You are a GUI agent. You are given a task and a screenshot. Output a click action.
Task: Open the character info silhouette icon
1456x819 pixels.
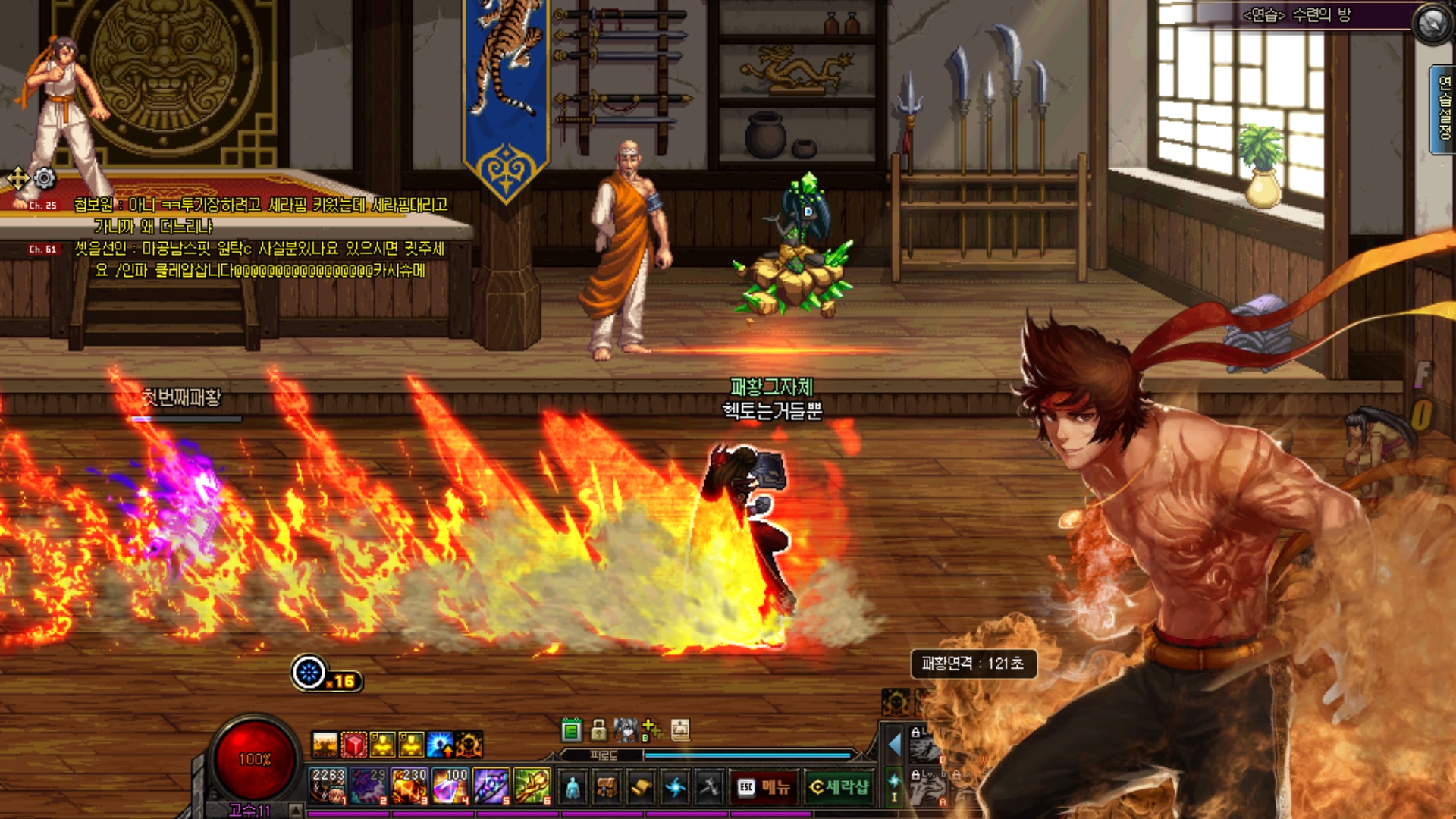[x=573, y=788]
